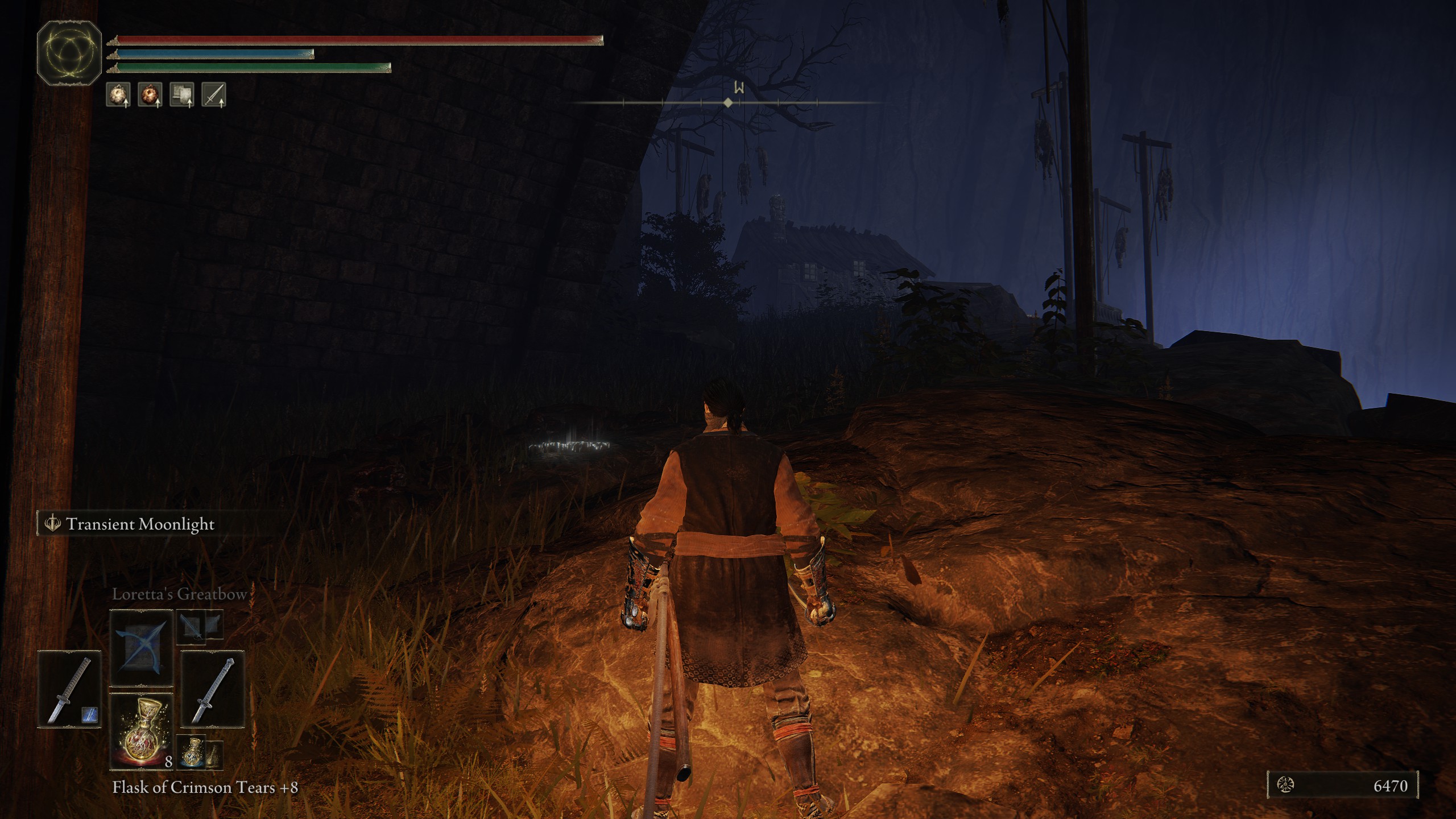Click the compass bar at top
Screen dimensions: 1456x819
pos(728,102)
